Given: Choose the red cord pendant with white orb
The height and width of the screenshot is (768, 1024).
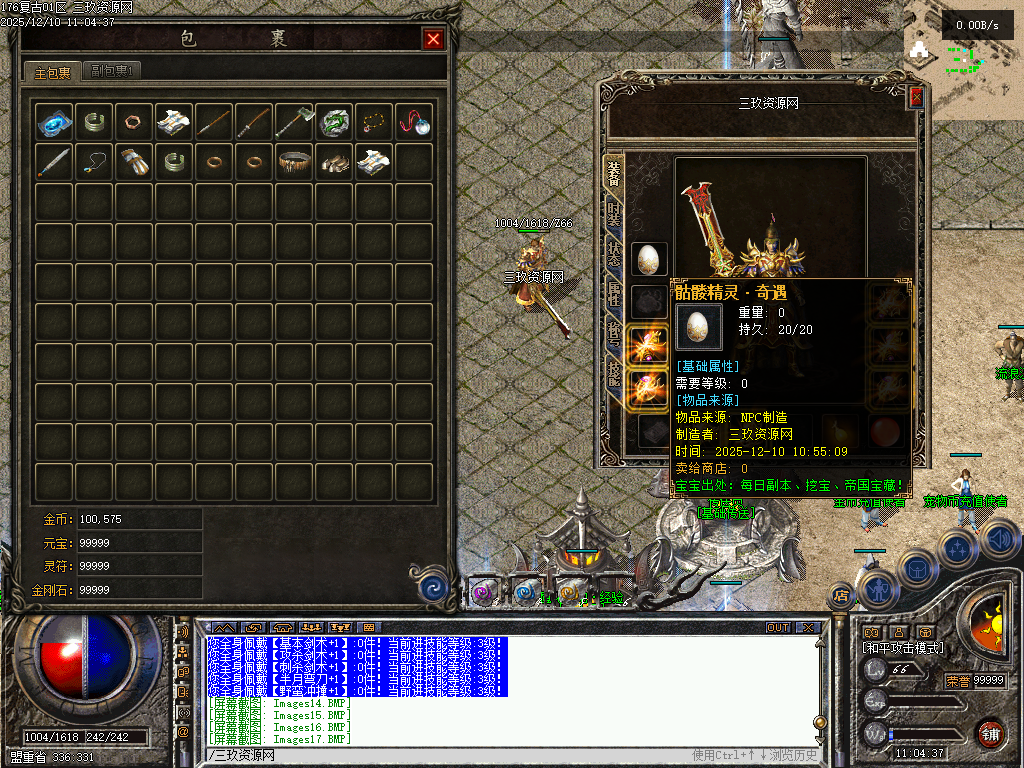Looking at the screenshot, I should pyautogui.click(x=414, y=122).
